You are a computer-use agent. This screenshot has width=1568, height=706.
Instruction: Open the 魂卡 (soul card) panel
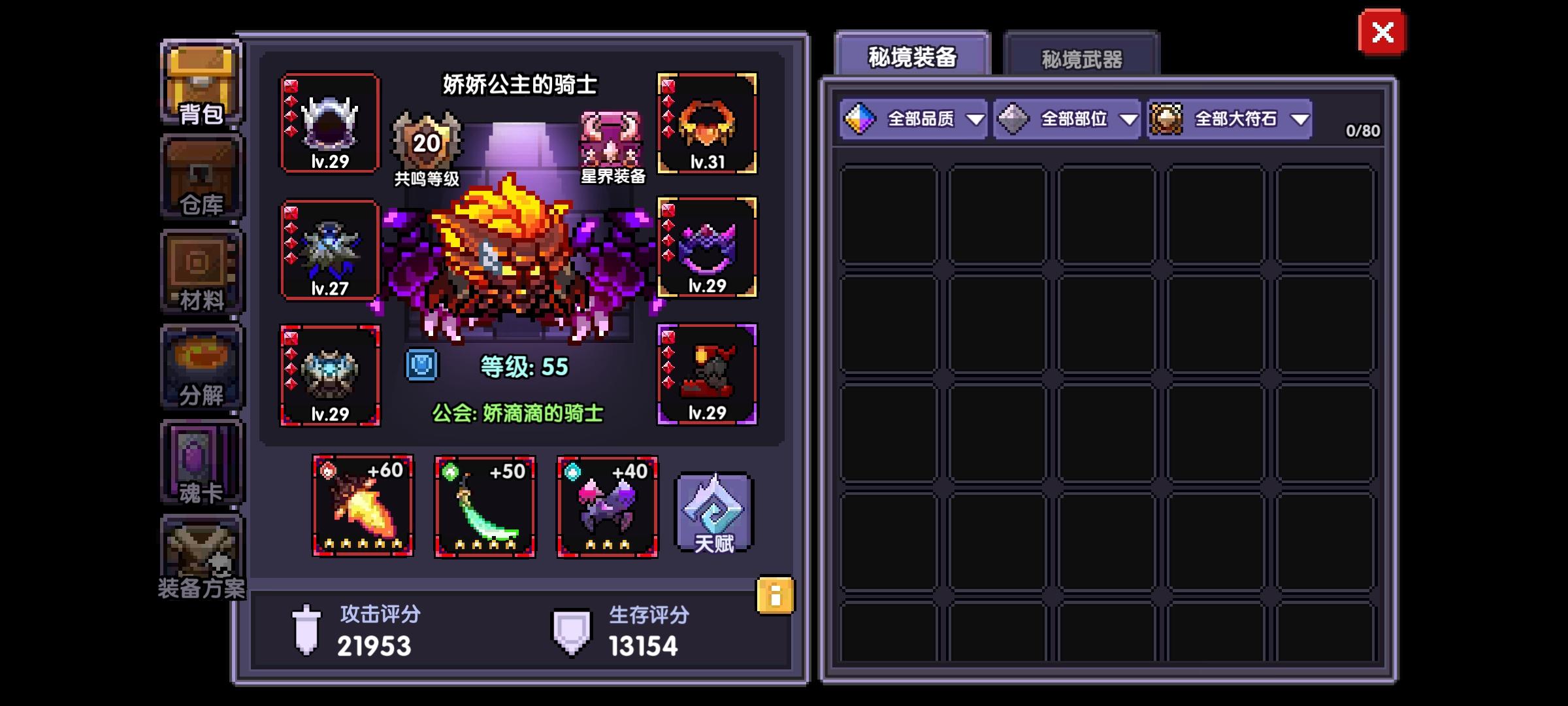point(199,461)
